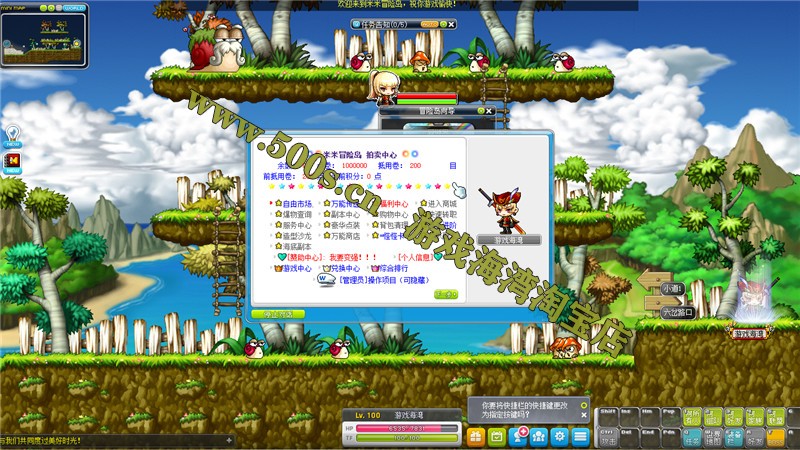Open the 自由市场 free market option

[x=296, y=203]
